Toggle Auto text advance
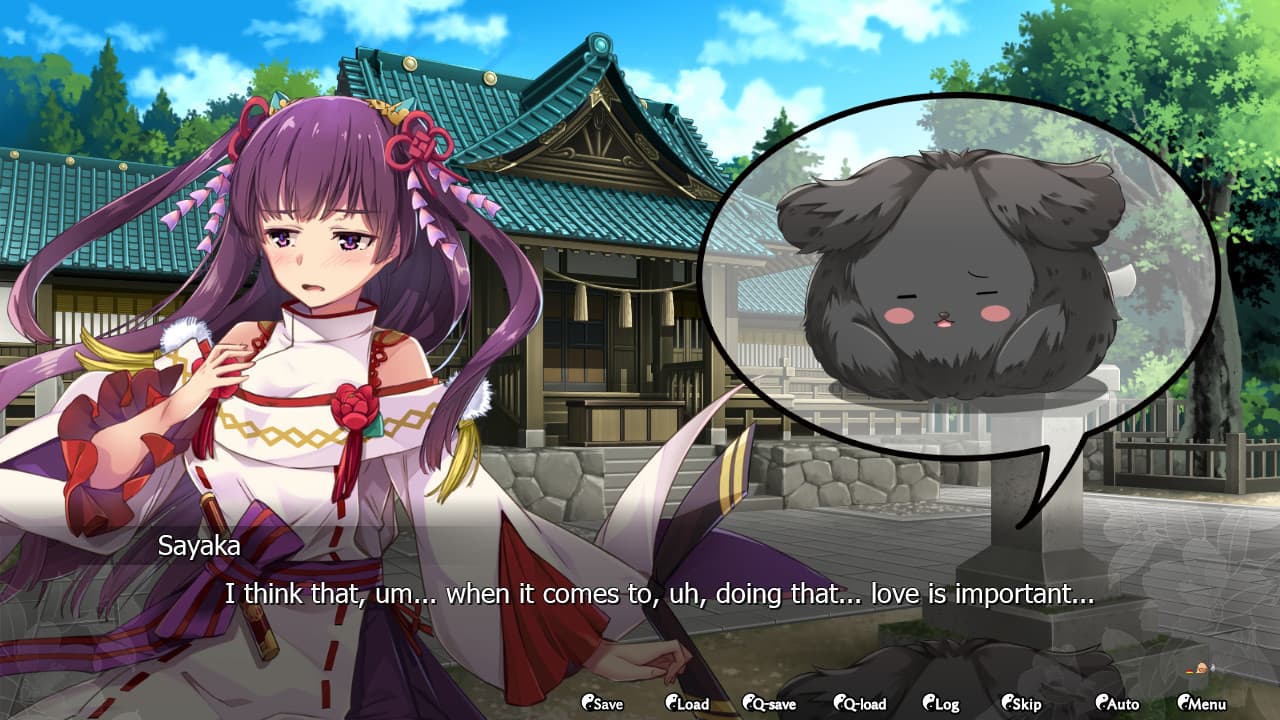 point(1116,704)
